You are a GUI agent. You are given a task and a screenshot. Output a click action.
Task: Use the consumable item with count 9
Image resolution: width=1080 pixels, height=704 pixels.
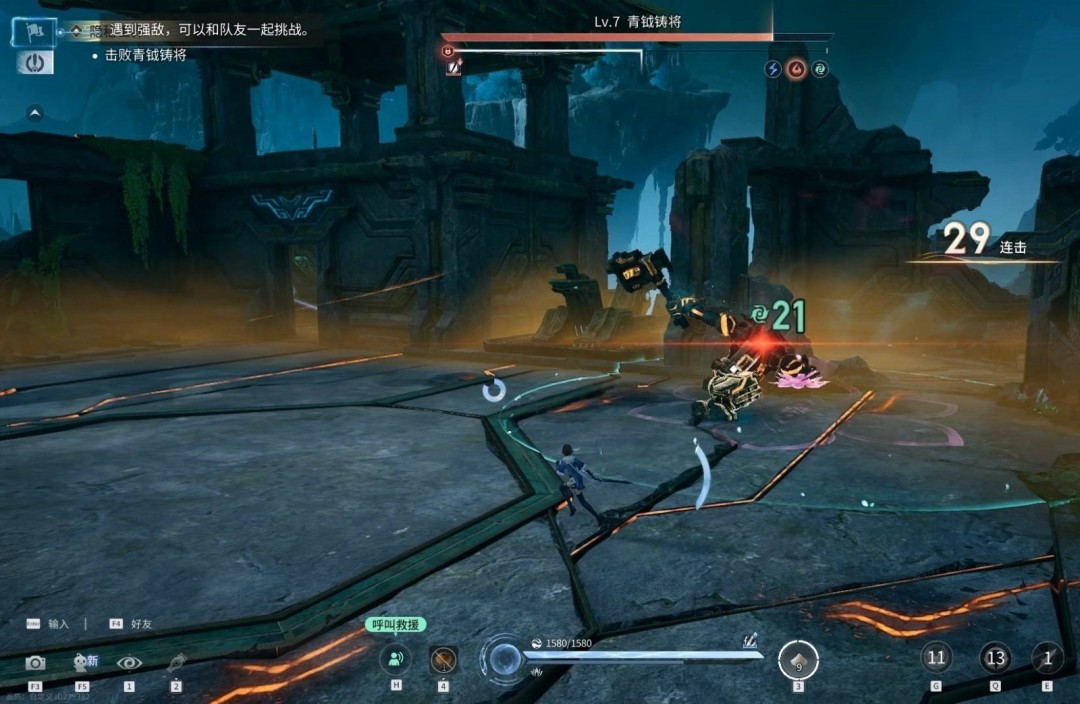click(798, 660)
